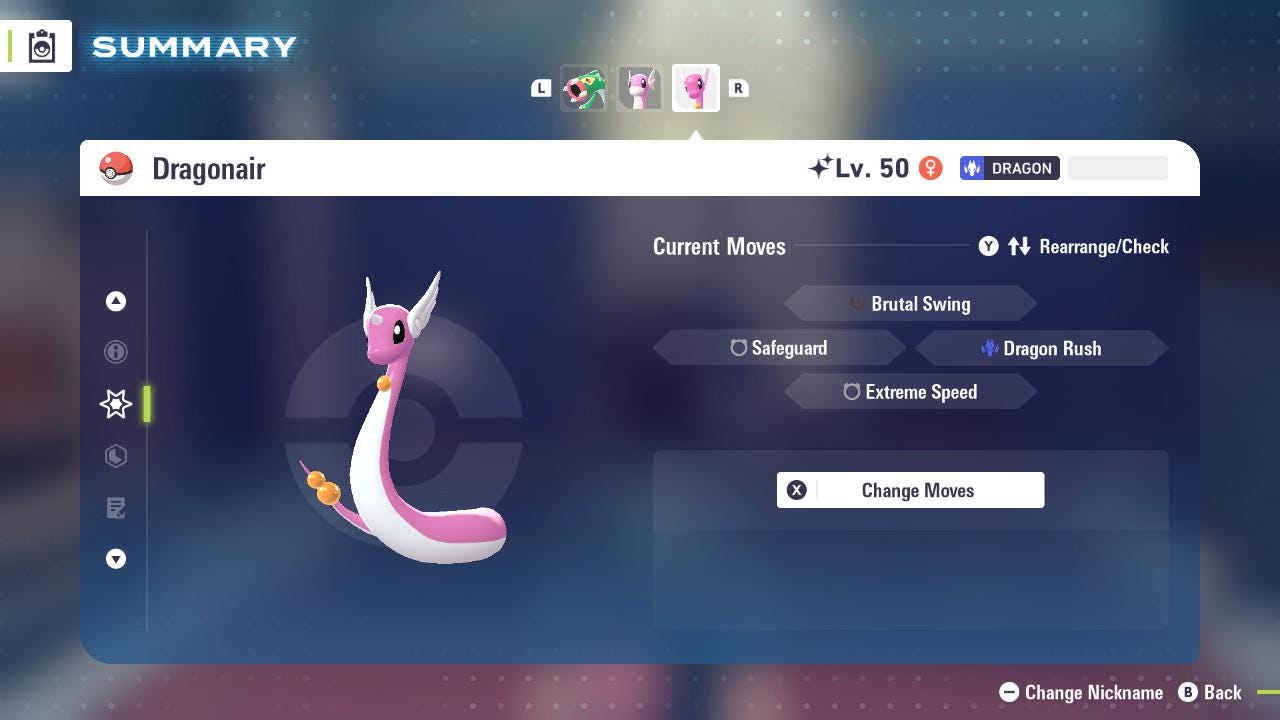Viewport: 1280px width, 720px height.
Task: Select the female gender symbol icon
Action: click(931, 168)
